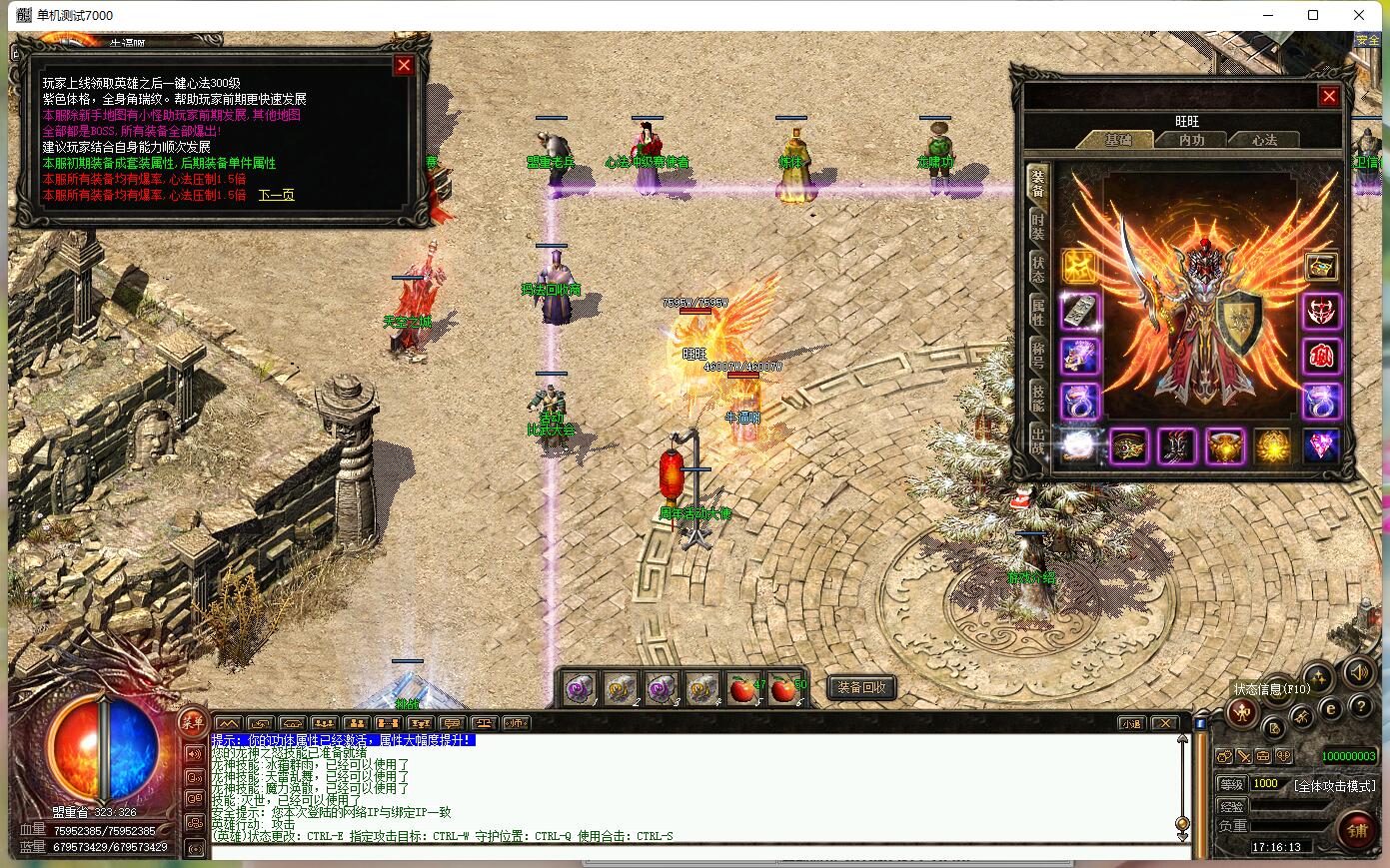Toggle the speaker sound button
Screen dimensions: 1390x868
point(1358,671)
